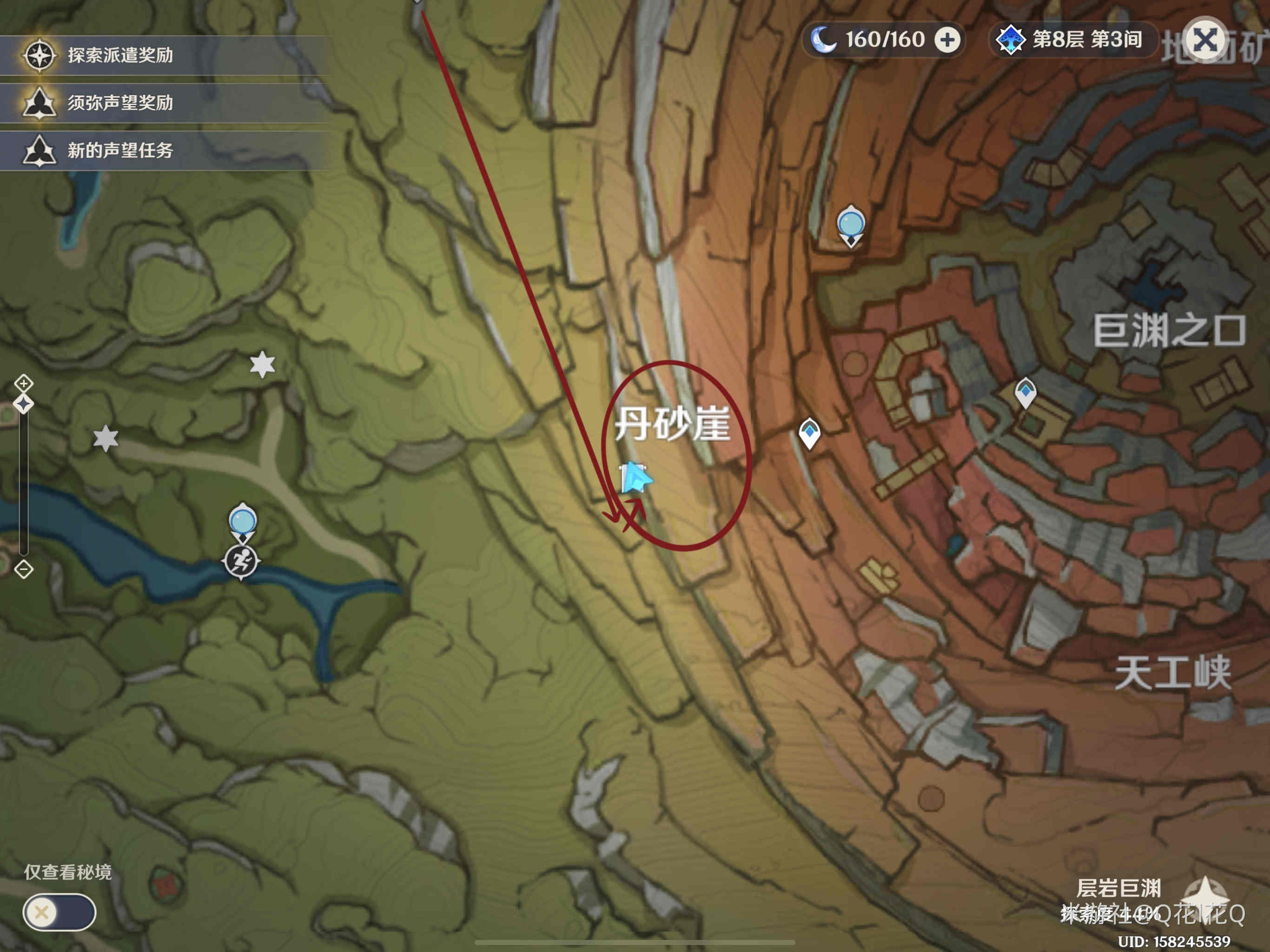
Task: Toggle the 仅查看秘境 switch
Action: pos(59,912)
